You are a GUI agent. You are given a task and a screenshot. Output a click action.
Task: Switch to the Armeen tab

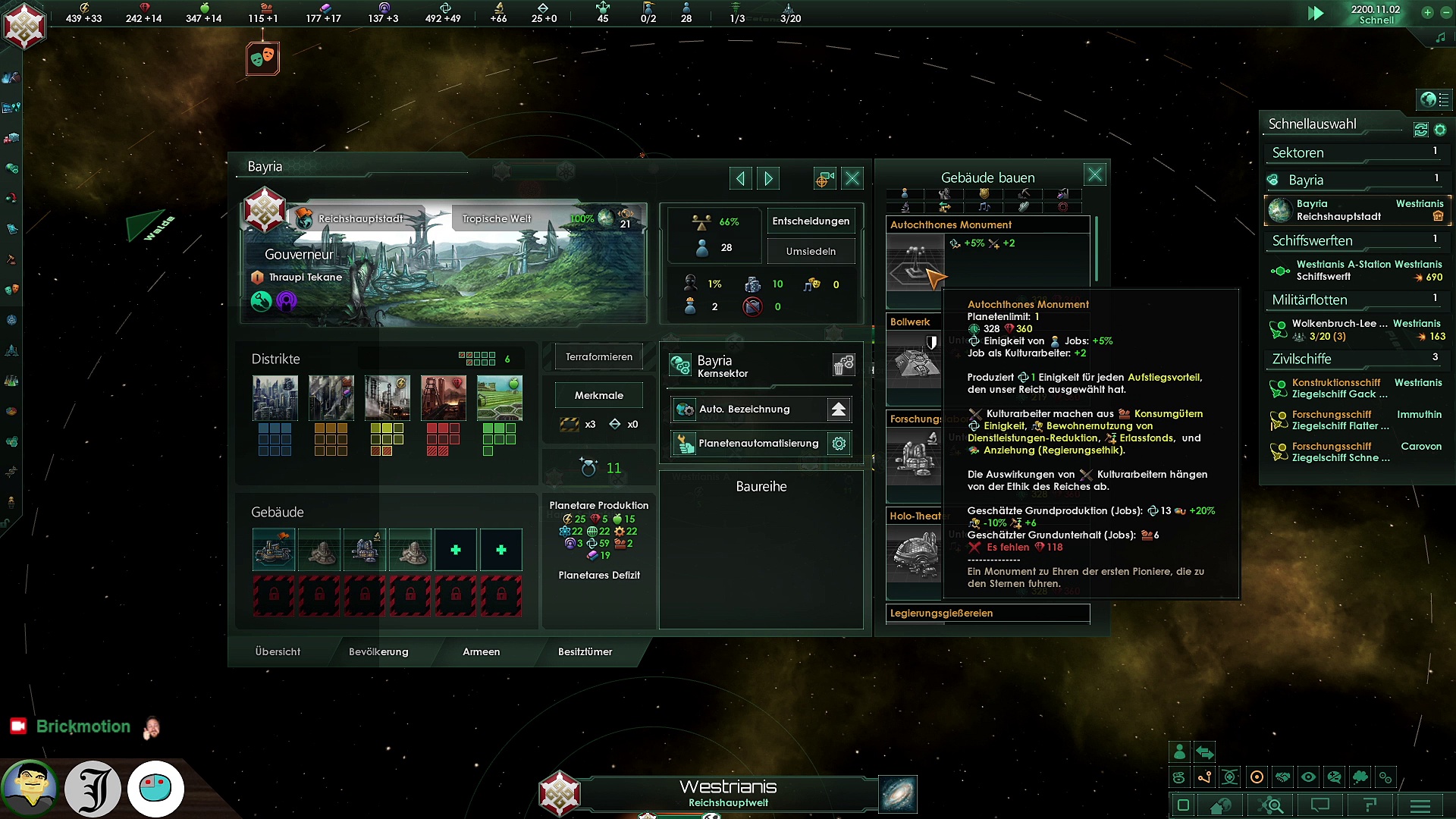pos(481,651)
